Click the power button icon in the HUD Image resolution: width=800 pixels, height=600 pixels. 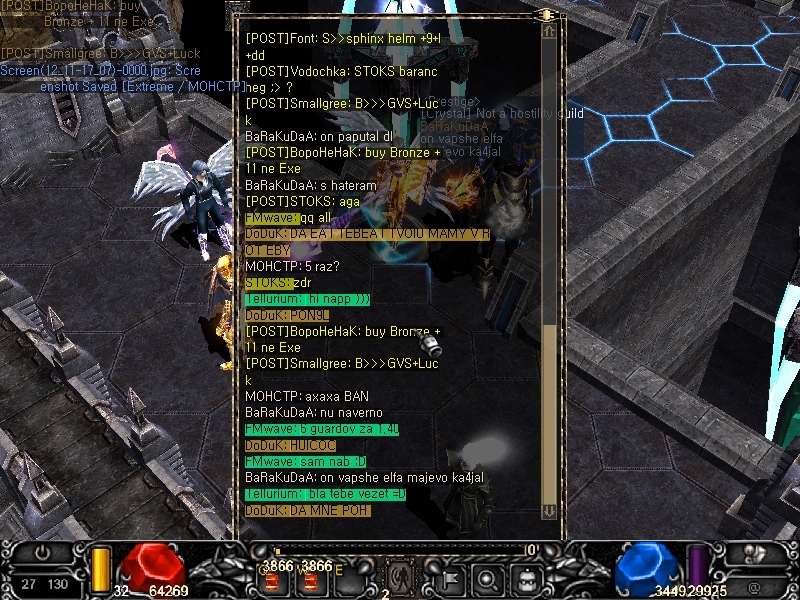click(42, 552)
